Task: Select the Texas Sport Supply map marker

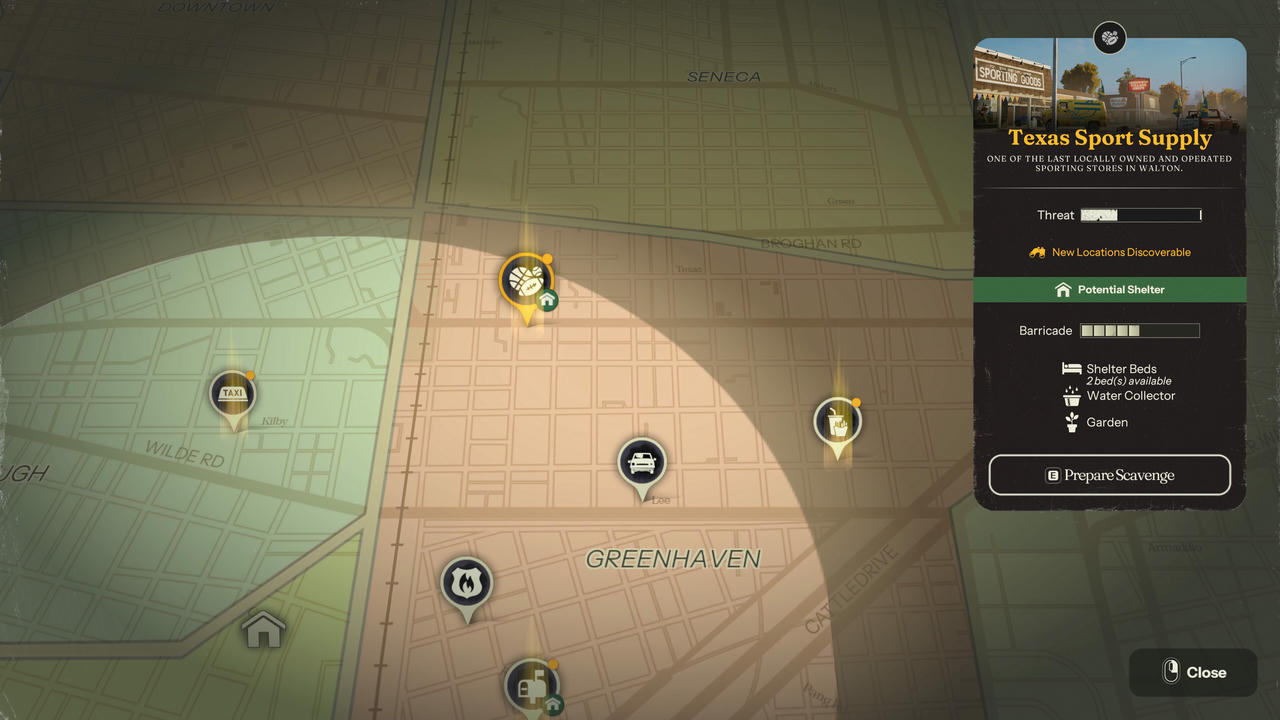Action: tap(525, 279)
